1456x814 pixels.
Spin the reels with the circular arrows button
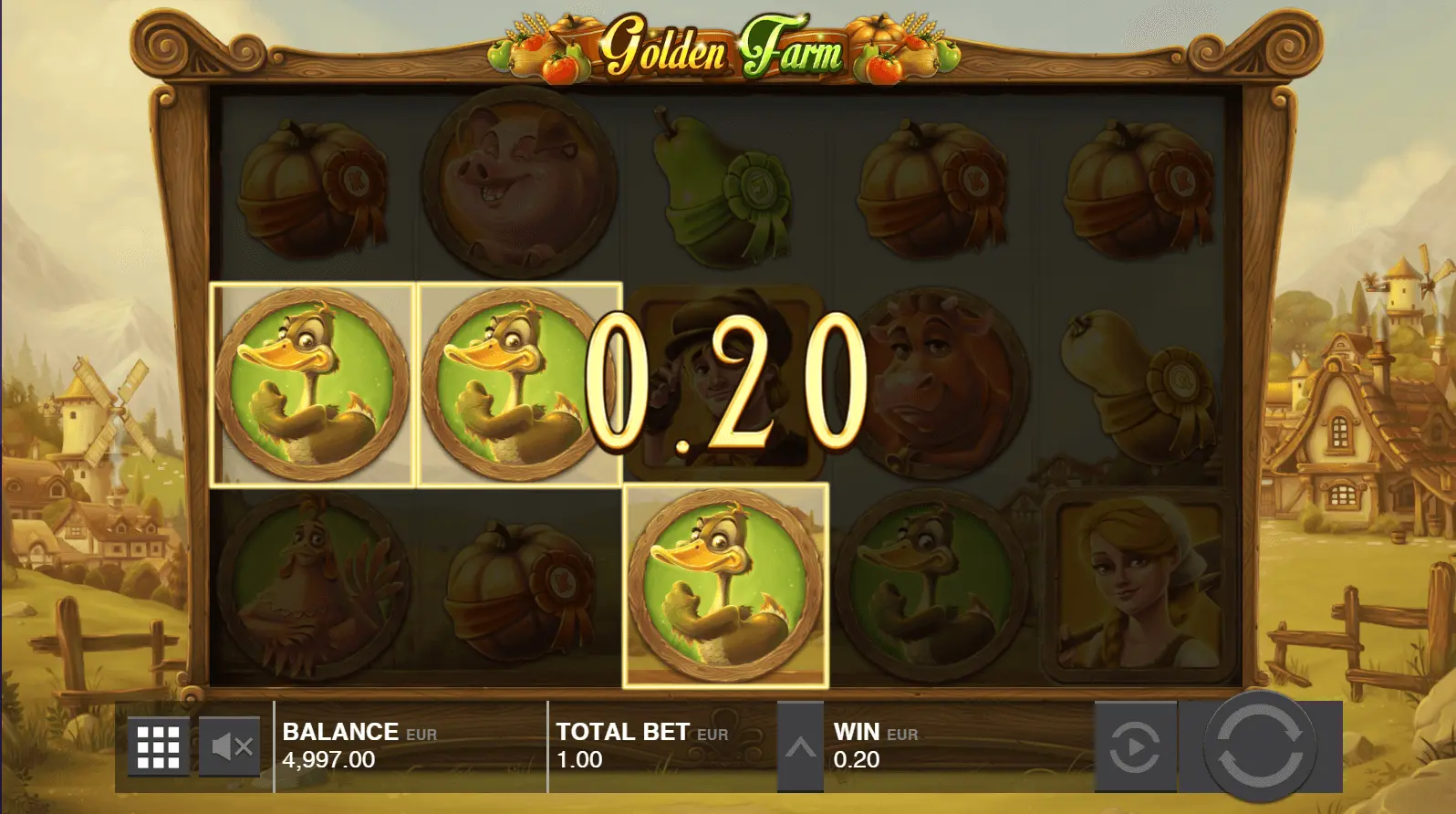click(x=1259, y=746)
